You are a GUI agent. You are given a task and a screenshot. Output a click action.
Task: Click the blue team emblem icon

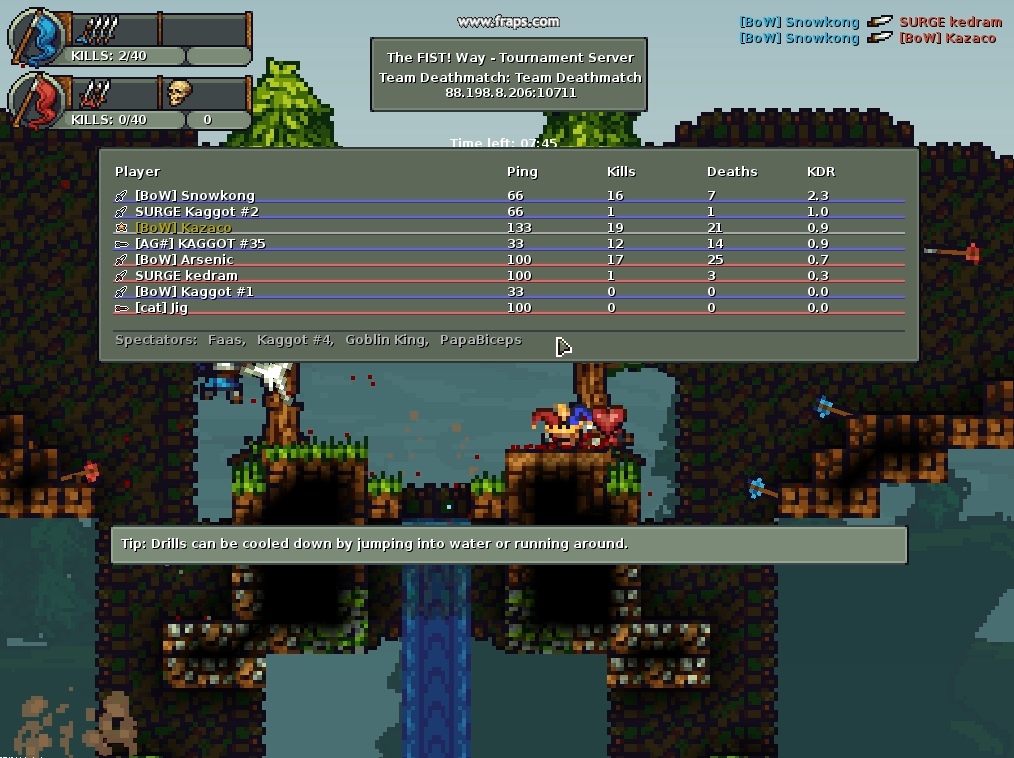pyautogui.click(x=38, y=38)
